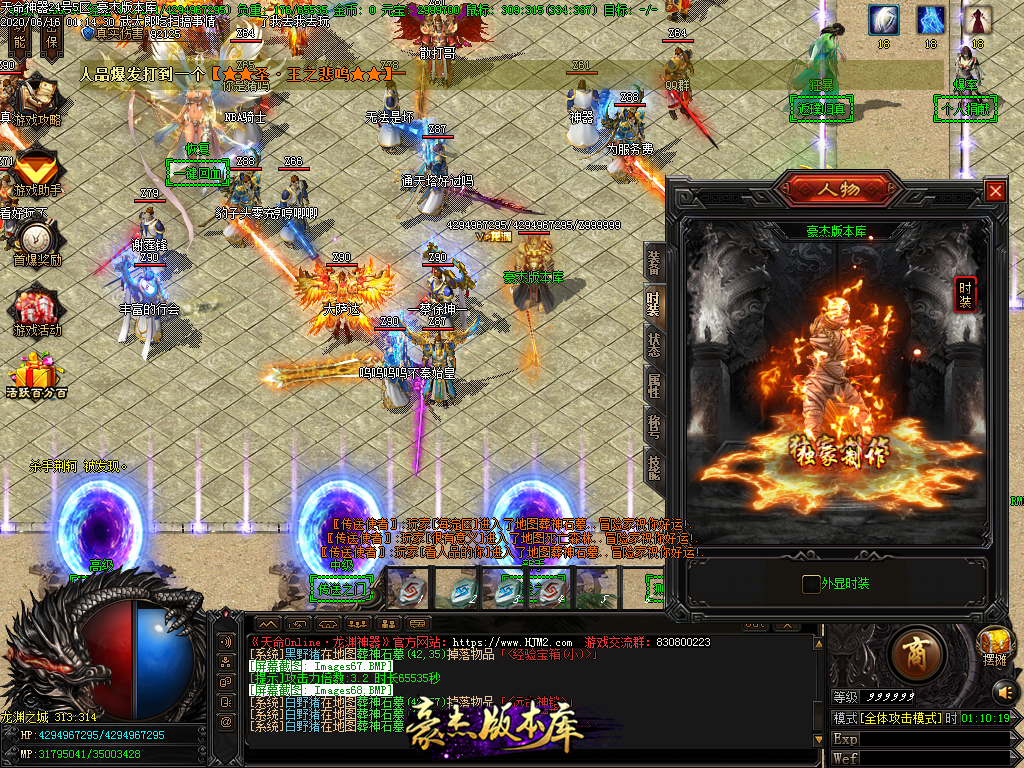Open the 活跃百分百 gift box
Image resolution: width=1024 pixels, height=768 pixels.
click(x=36, y=377)
